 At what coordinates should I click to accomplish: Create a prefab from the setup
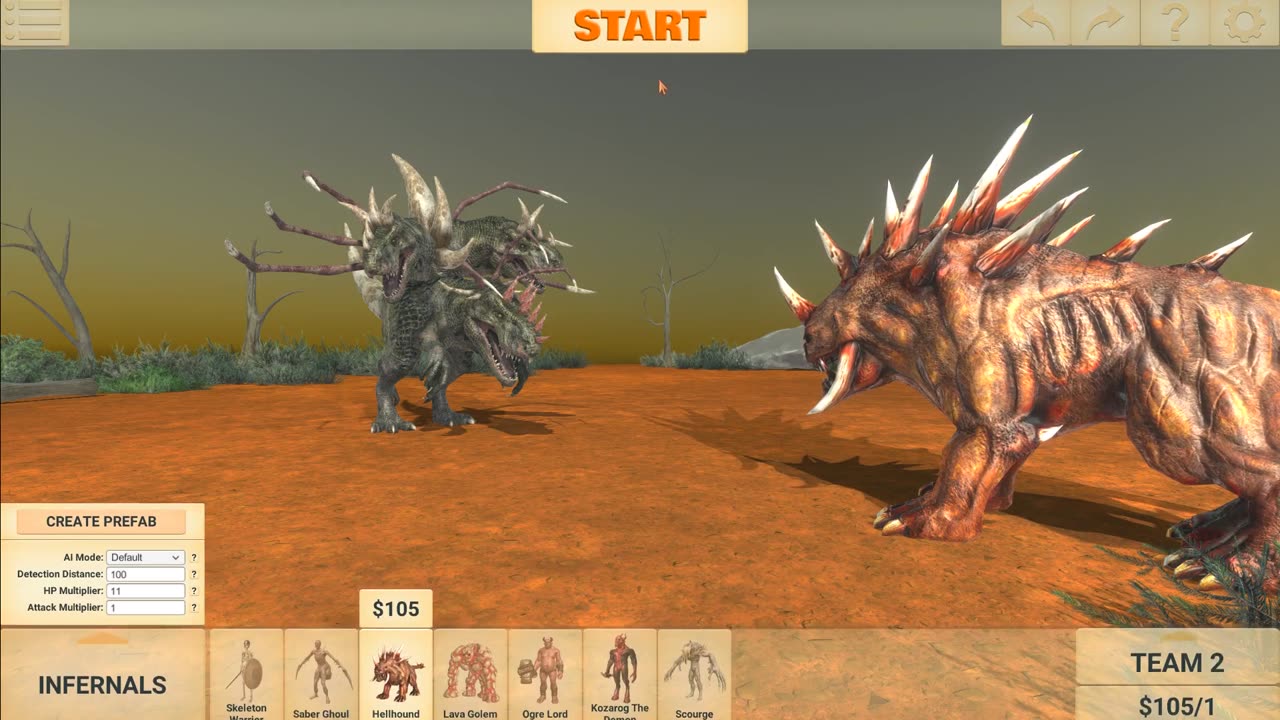101,521
